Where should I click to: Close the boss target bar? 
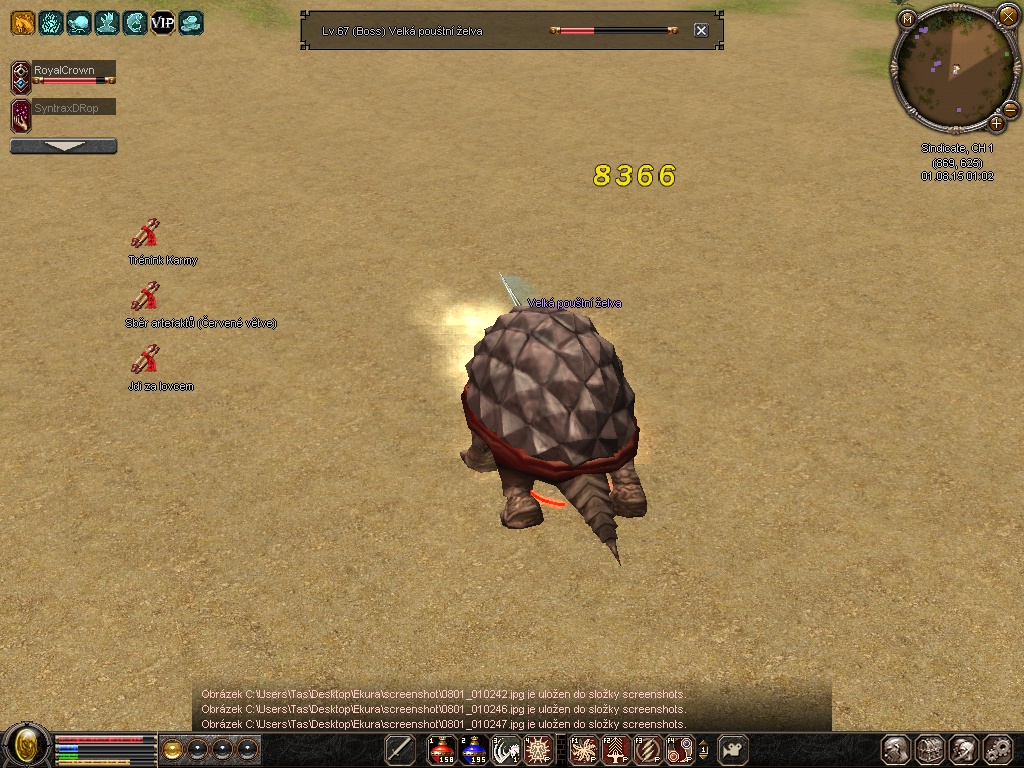[x=701, y=30]
